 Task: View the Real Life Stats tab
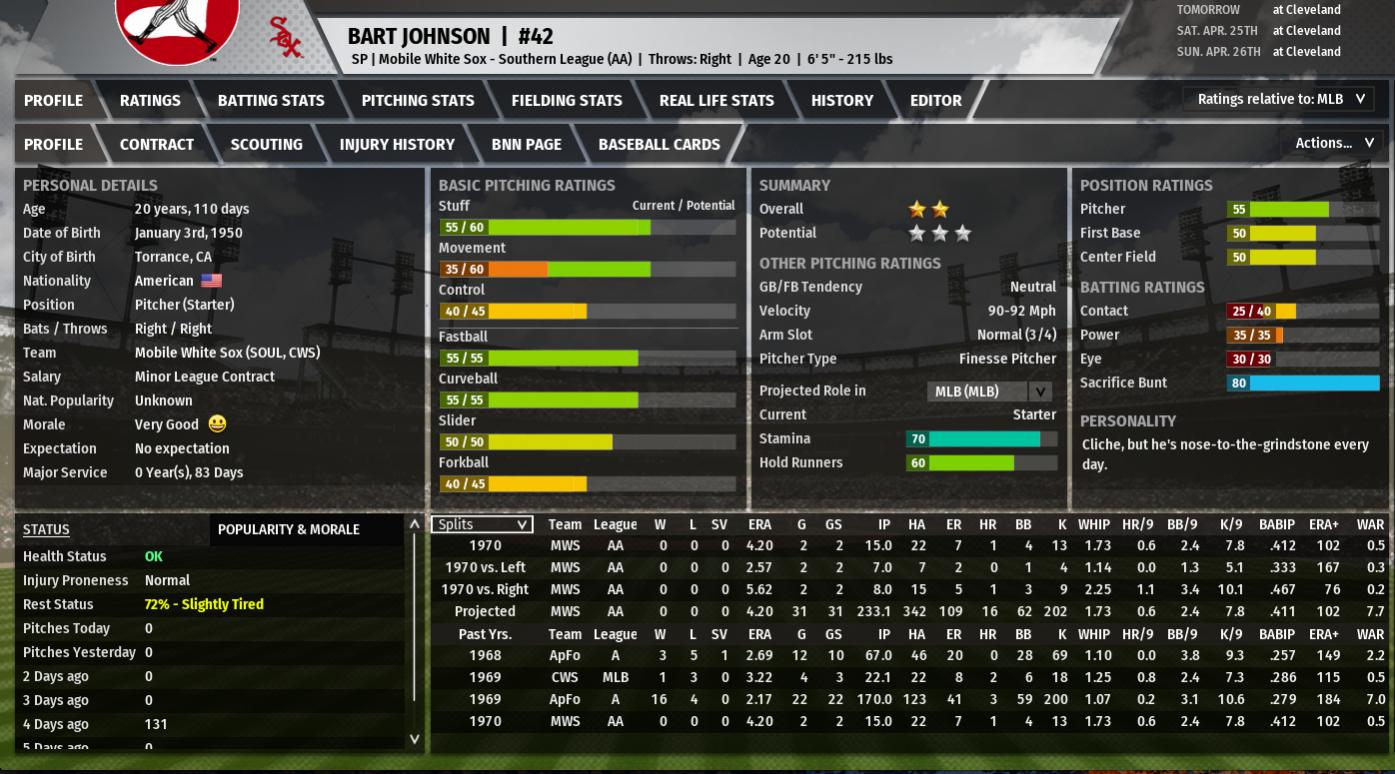716,100
